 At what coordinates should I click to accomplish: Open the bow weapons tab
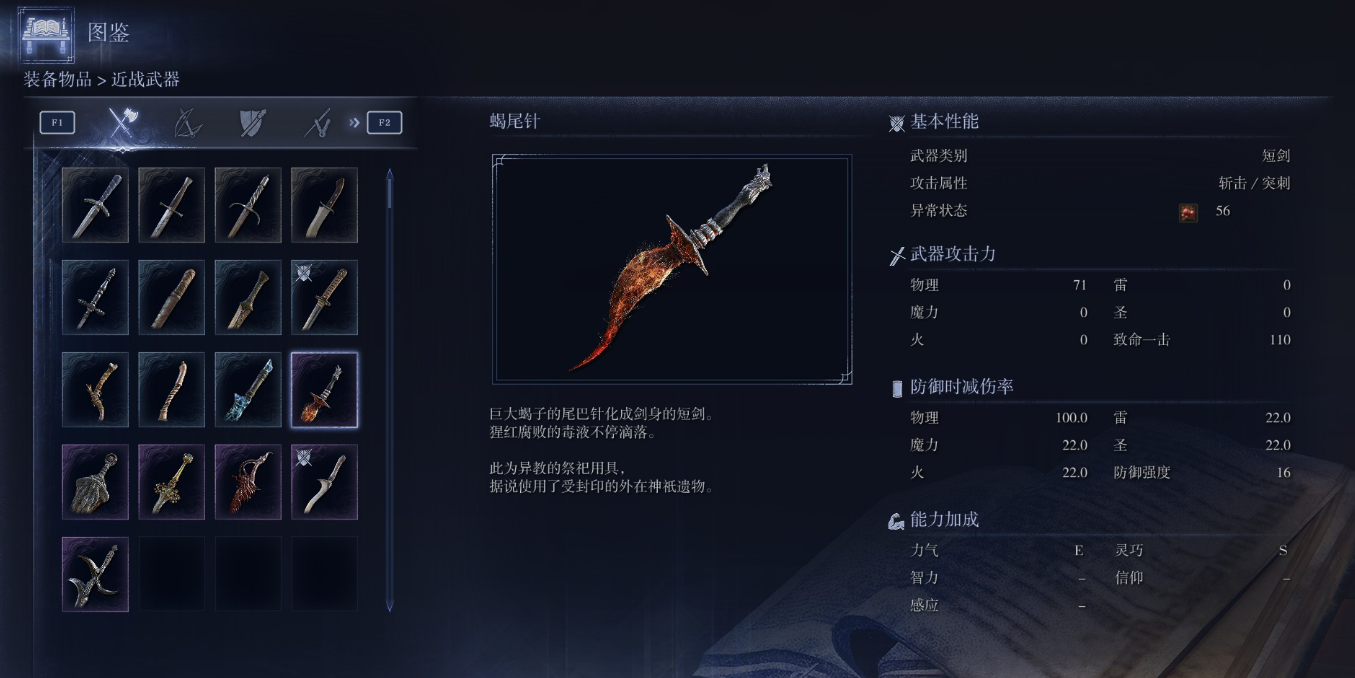coord(187,123)
